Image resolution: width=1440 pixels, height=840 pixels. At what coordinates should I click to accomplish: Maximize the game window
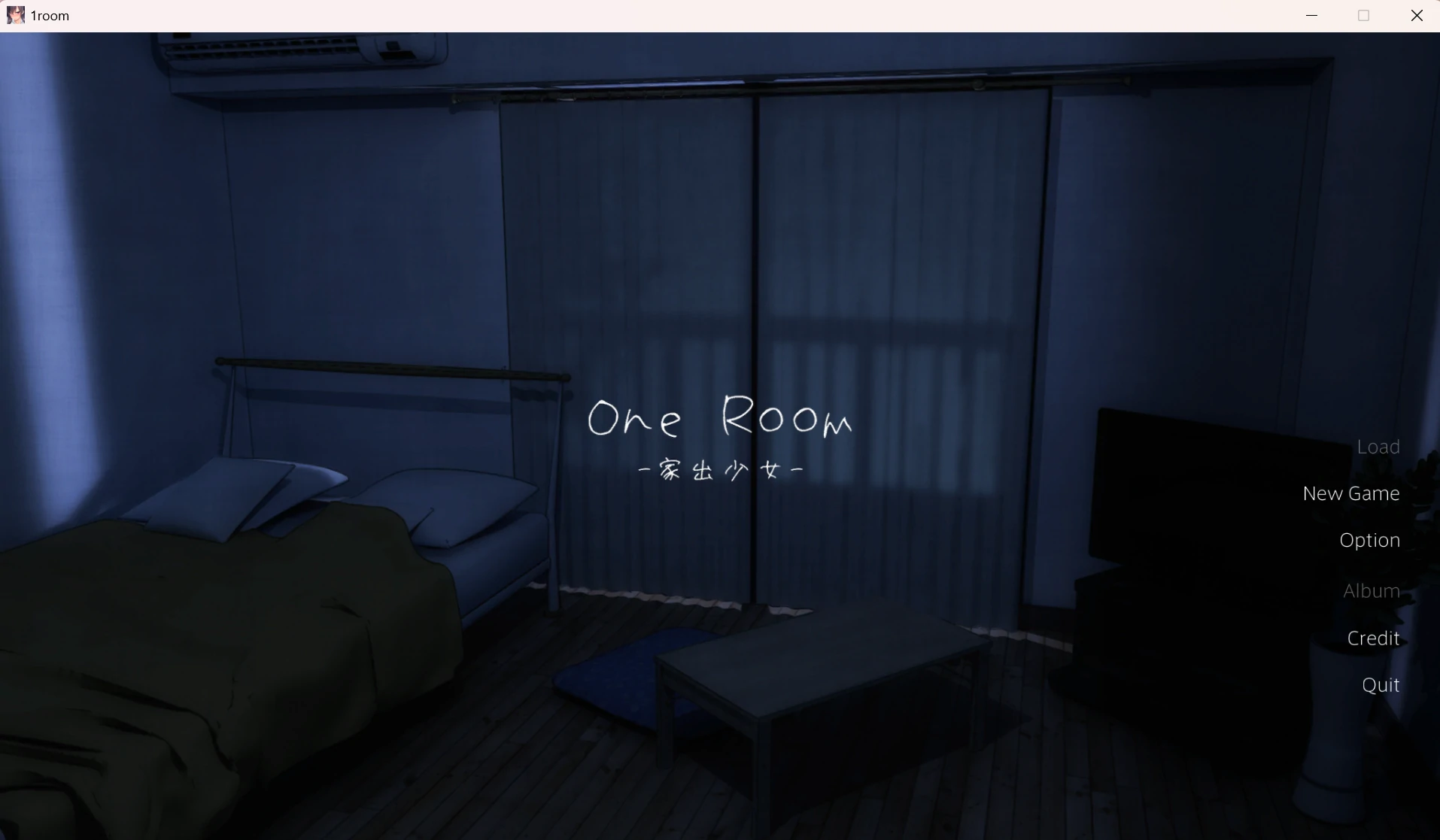pyautogui.click(x=1365, y=15)
